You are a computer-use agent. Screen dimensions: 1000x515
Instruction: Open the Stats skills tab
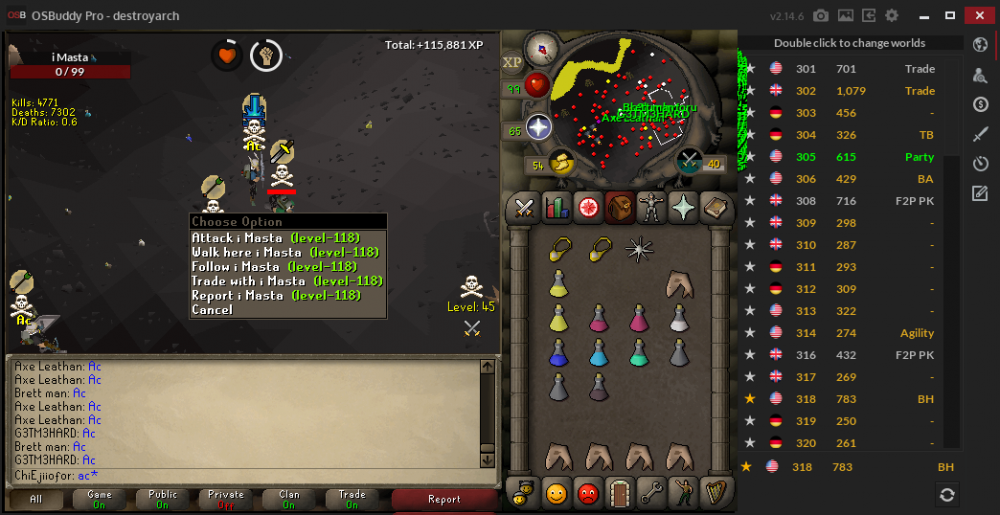(556, 207)
